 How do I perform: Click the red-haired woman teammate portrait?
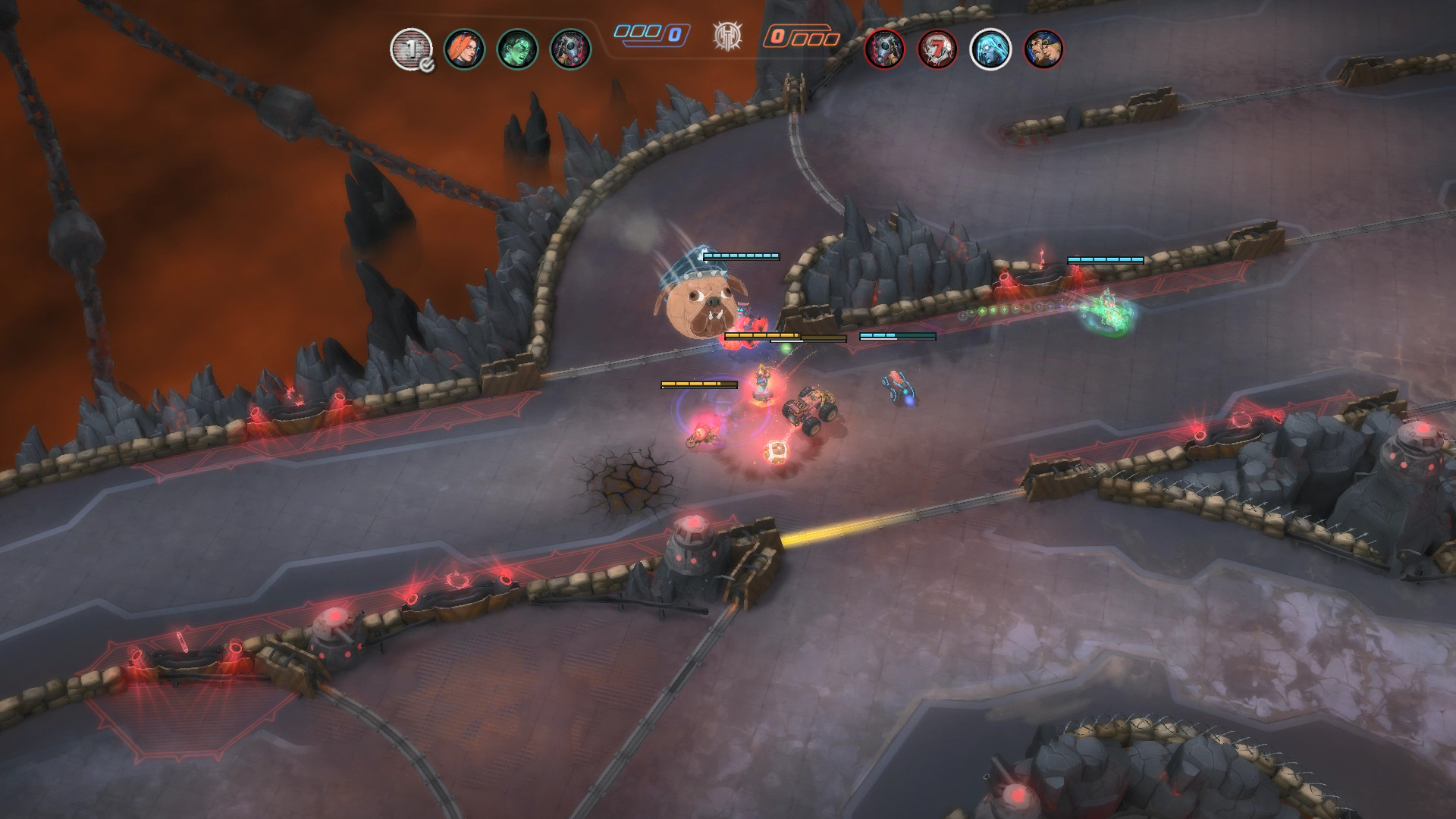coord(464,49)
